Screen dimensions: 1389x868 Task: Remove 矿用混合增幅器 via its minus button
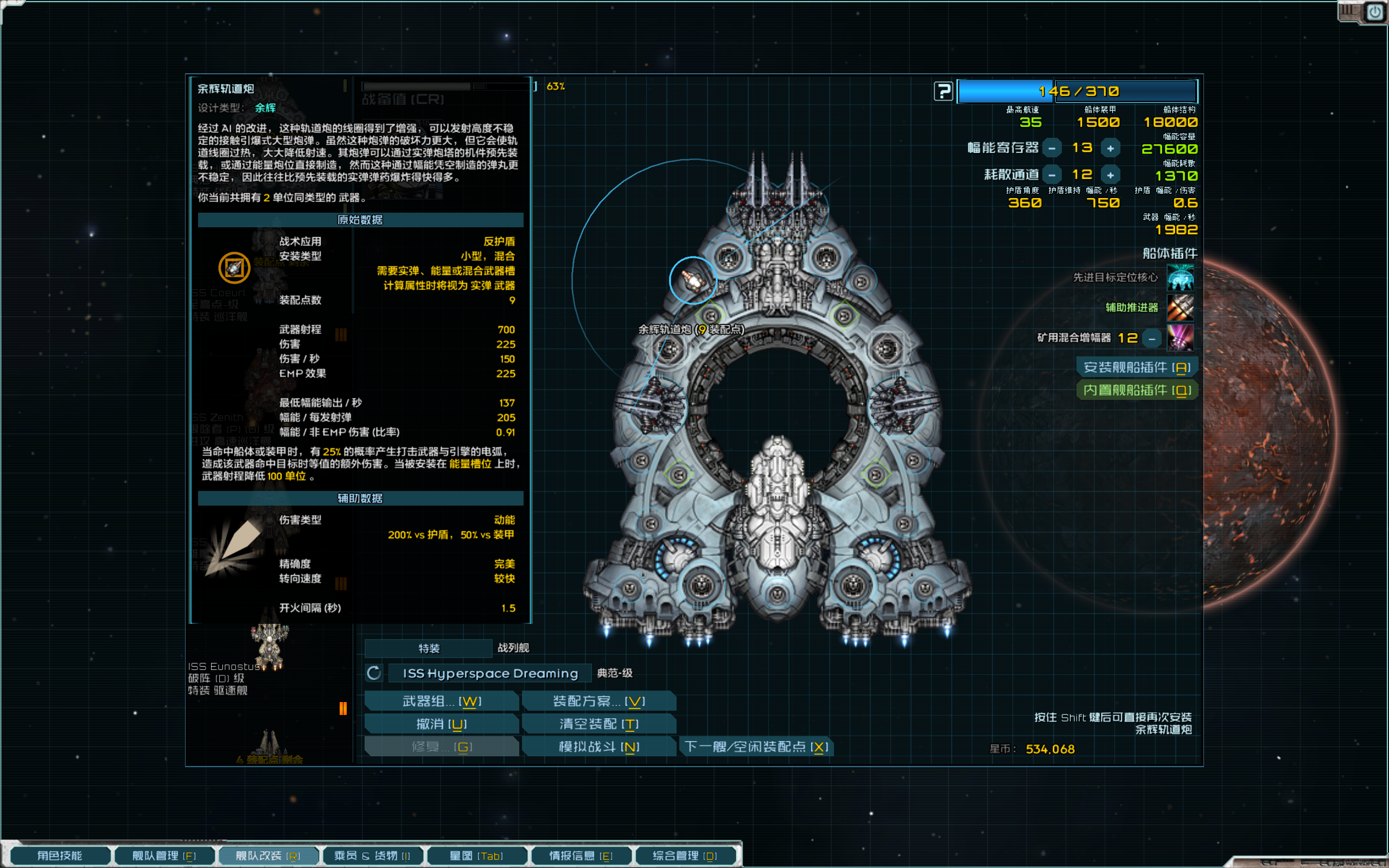[x=1151, y=338]
